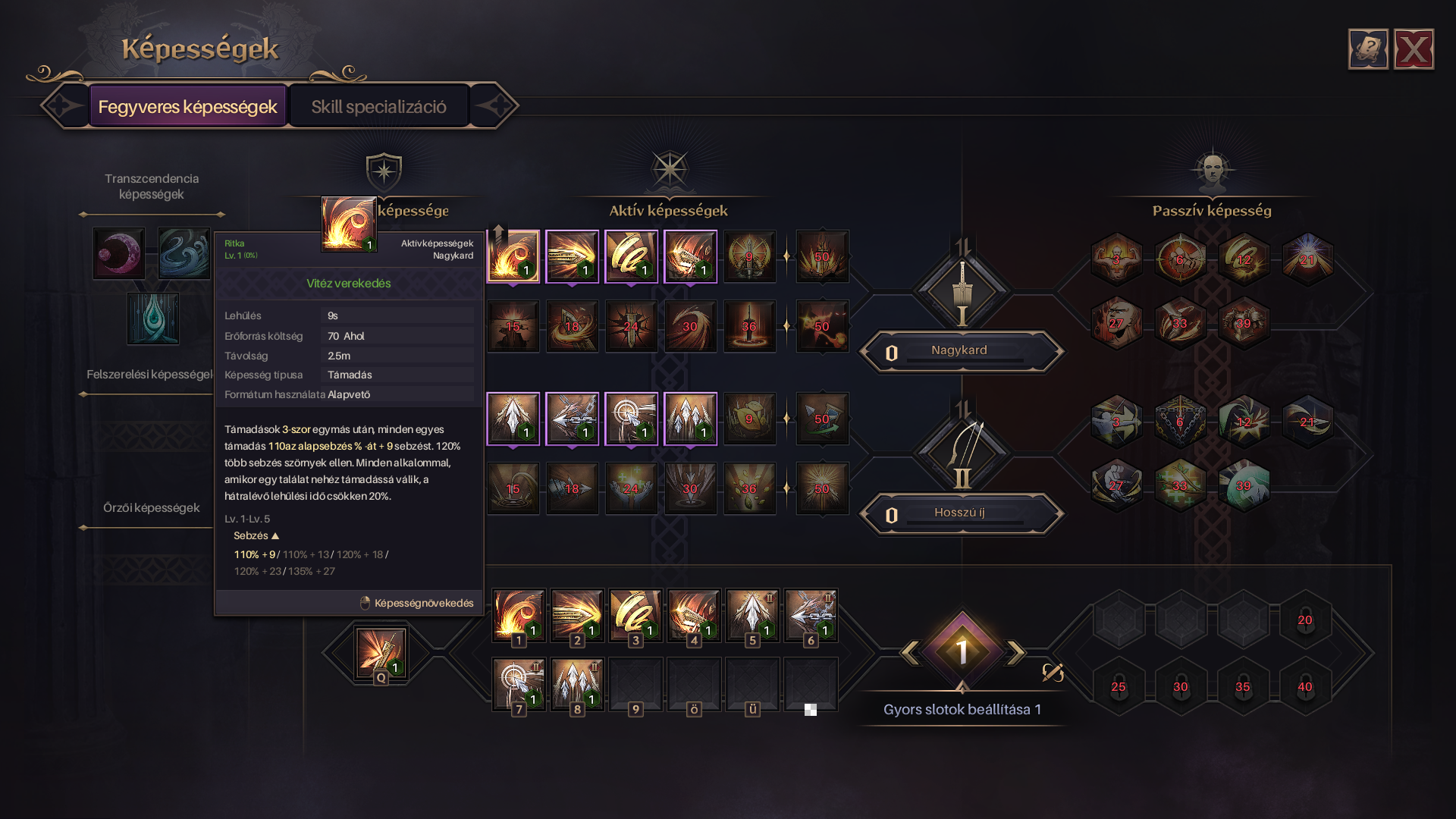Go to the previous quick slot preset
1456x819 pixels.
click(x=909, y=652)
